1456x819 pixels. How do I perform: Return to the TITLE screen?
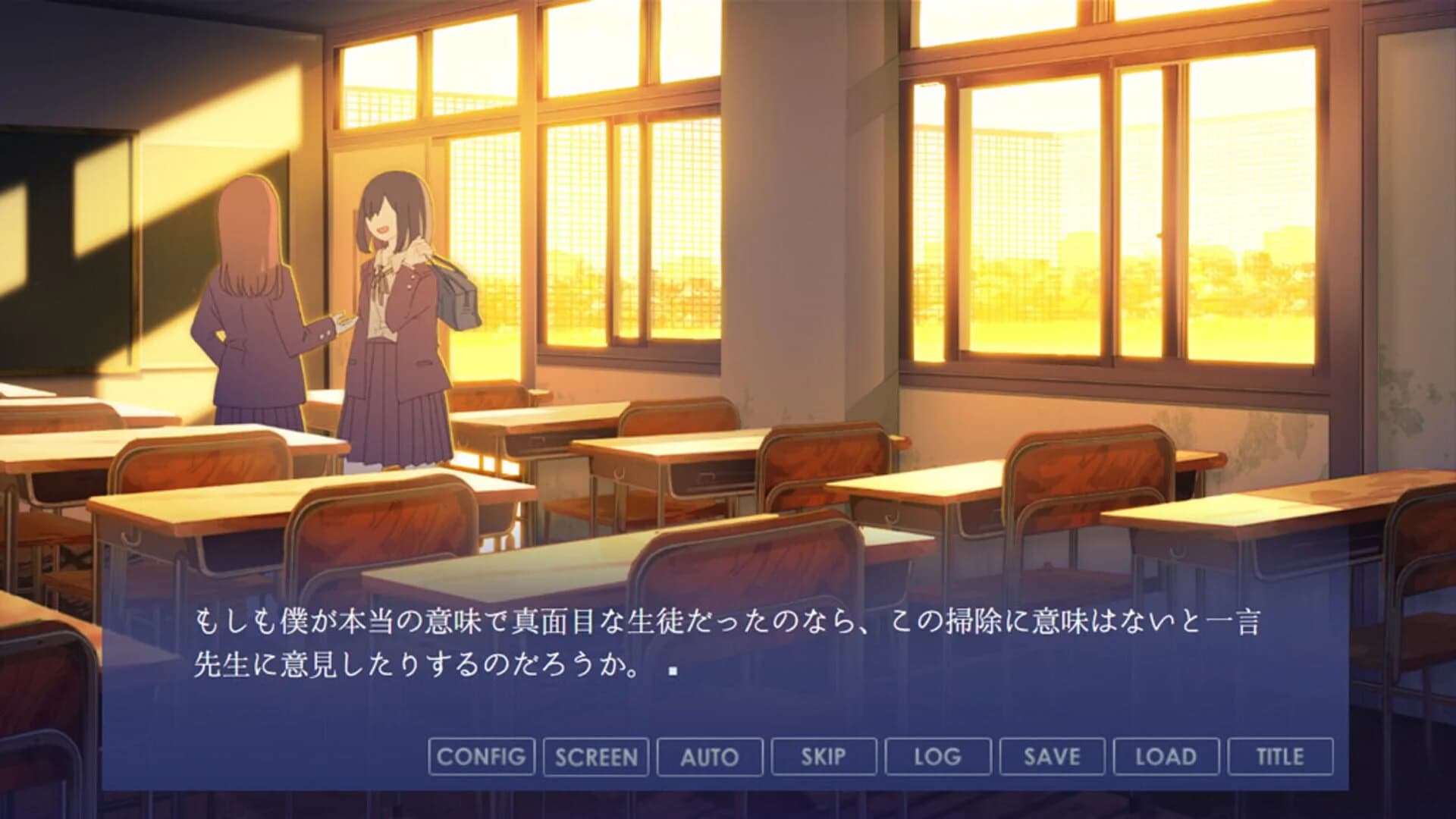coord(1279,756)
